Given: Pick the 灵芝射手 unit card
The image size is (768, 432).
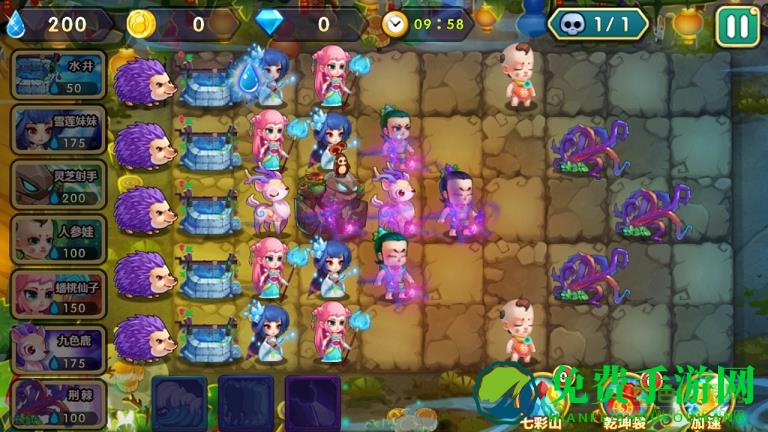Looking at the screenshot, I should [x=58, y=184].
